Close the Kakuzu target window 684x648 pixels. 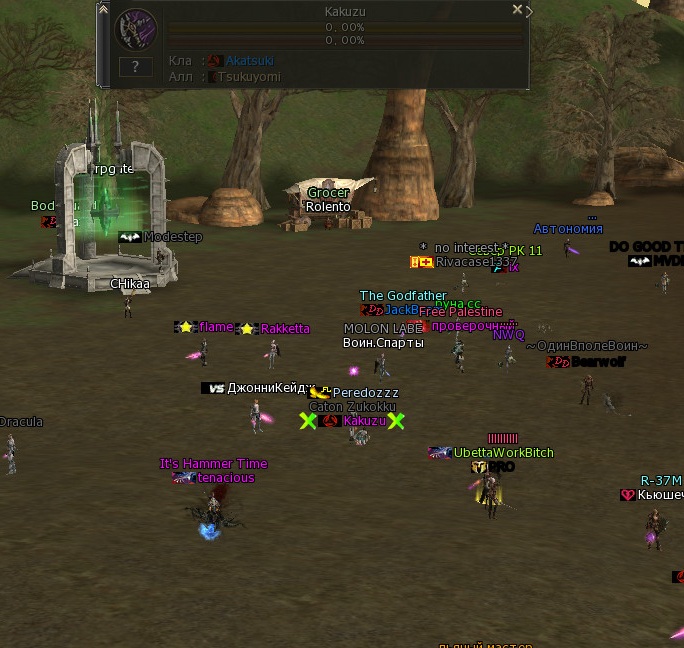click(x=517, y=9)
